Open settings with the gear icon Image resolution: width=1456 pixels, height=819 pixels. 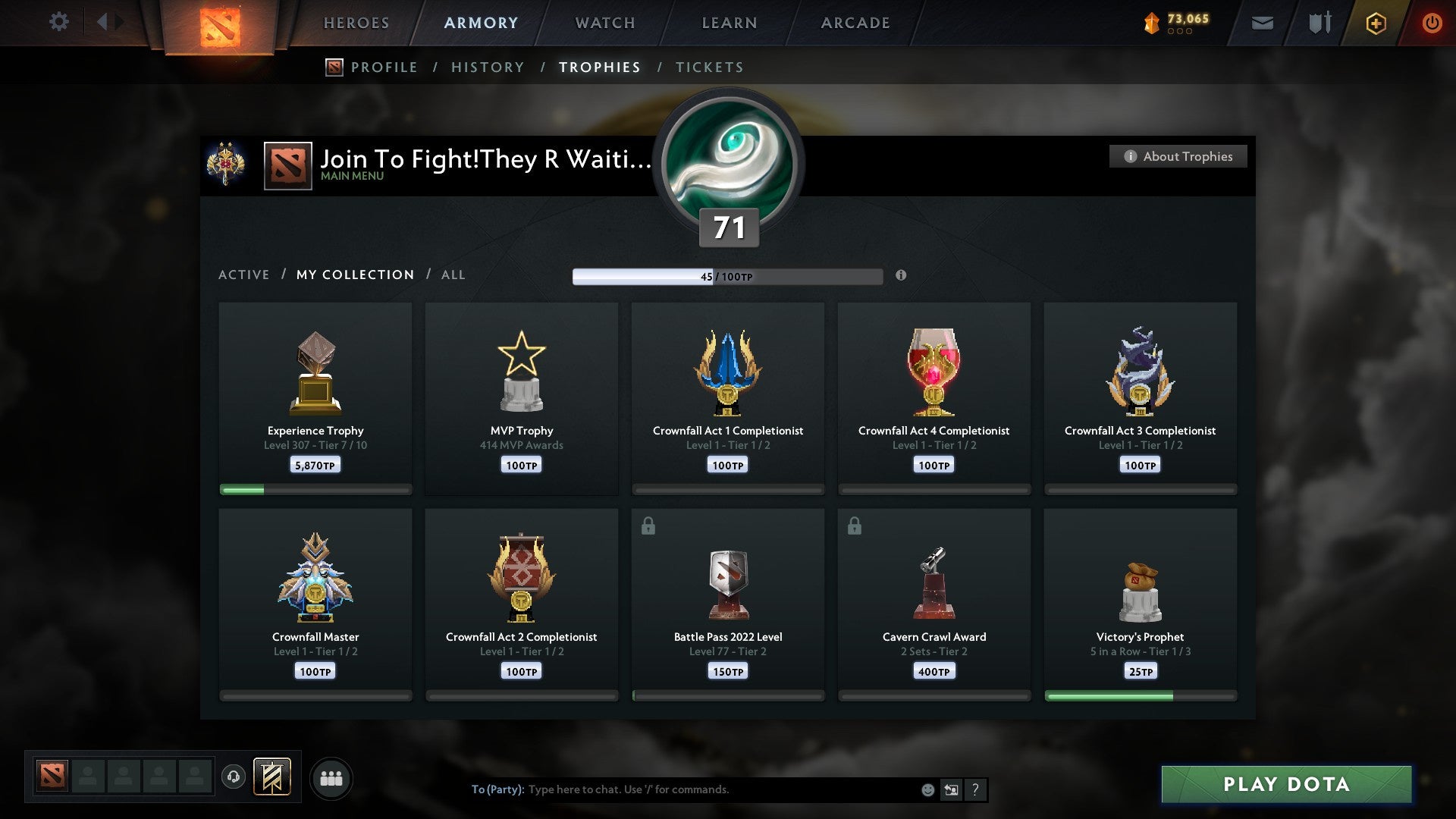[59, 22]
